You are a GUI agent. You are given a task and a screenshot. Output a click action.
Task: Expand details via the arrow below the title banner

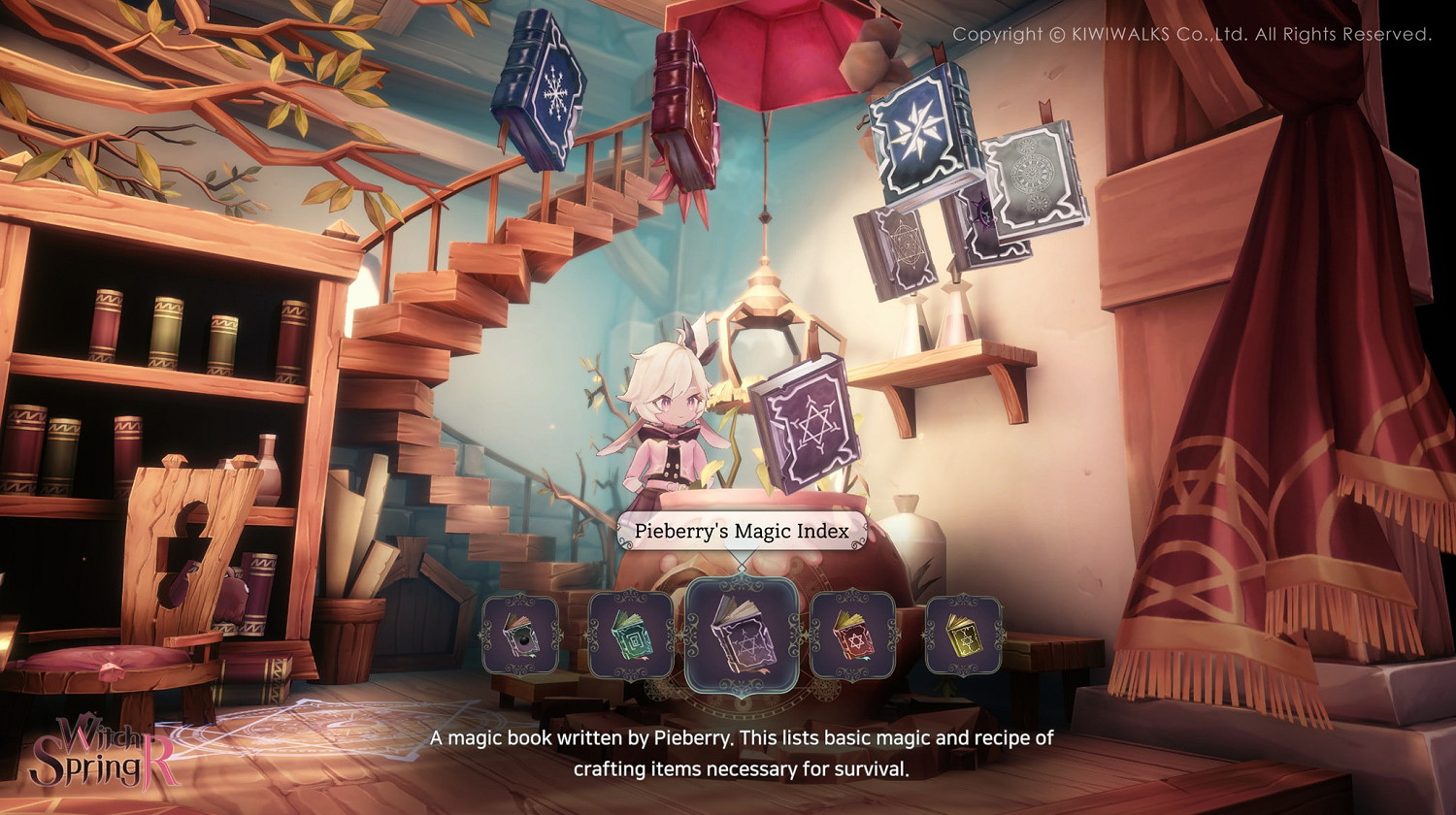pos(741,568)
